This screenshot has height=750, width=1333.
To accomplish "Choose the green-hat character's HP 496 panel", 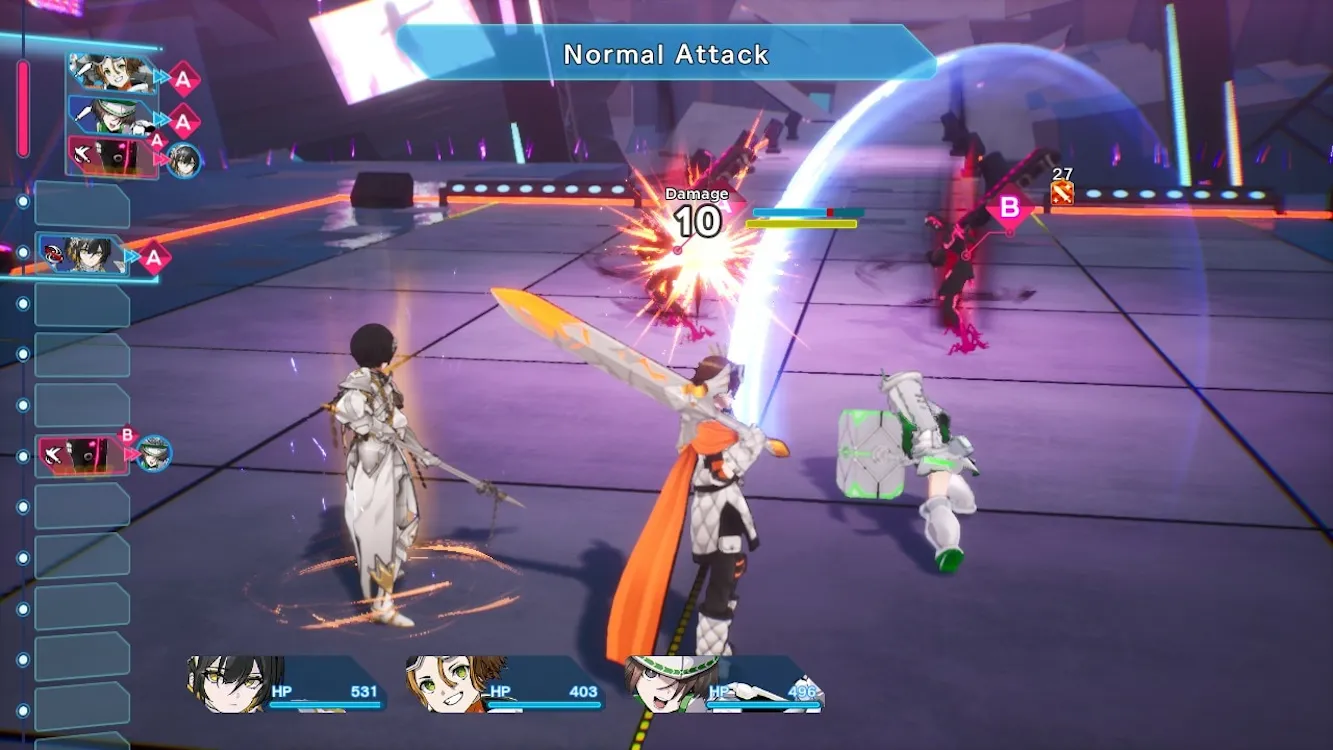I will pos(724,685).
